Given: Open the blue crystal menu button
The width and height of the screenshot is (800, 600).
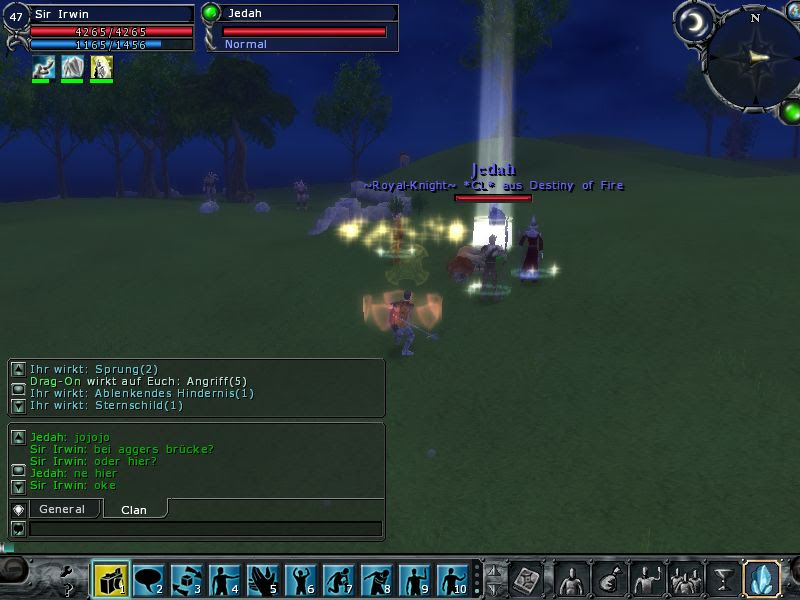Looking at the screenshot, I should pyautogui.click(x=762, y=579).
